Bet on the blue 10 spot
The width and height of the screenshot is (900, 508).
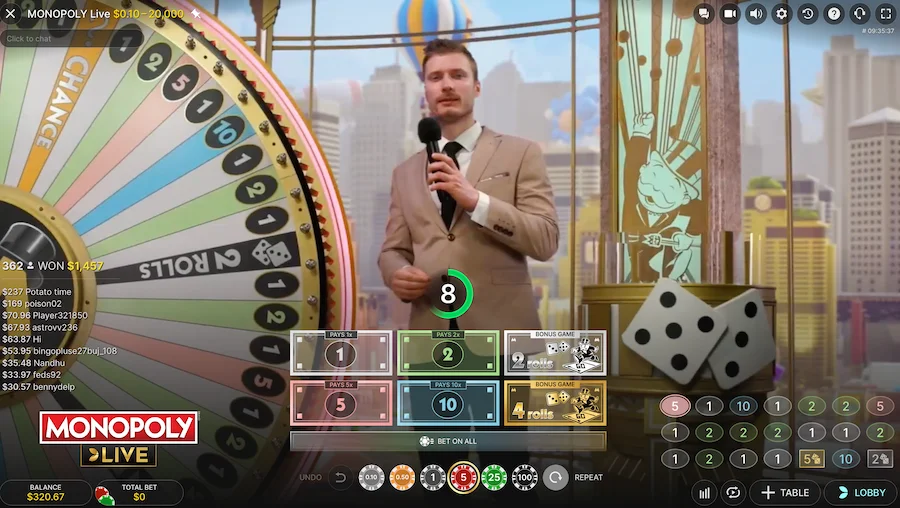click(x=448, y=402)
